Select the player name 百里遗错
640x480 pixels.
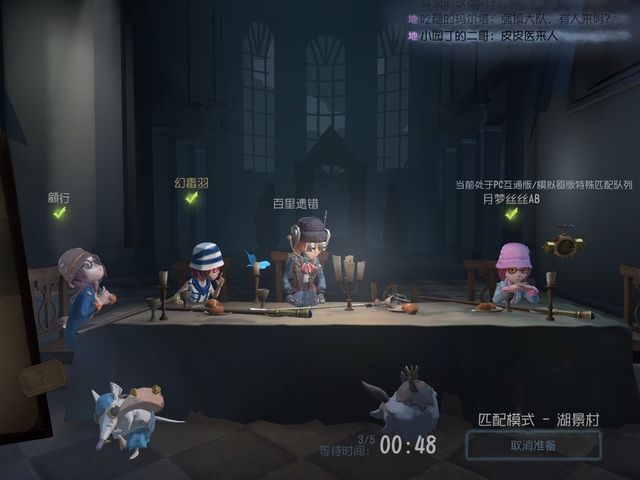pyautogui.click(x=298, y=203)
